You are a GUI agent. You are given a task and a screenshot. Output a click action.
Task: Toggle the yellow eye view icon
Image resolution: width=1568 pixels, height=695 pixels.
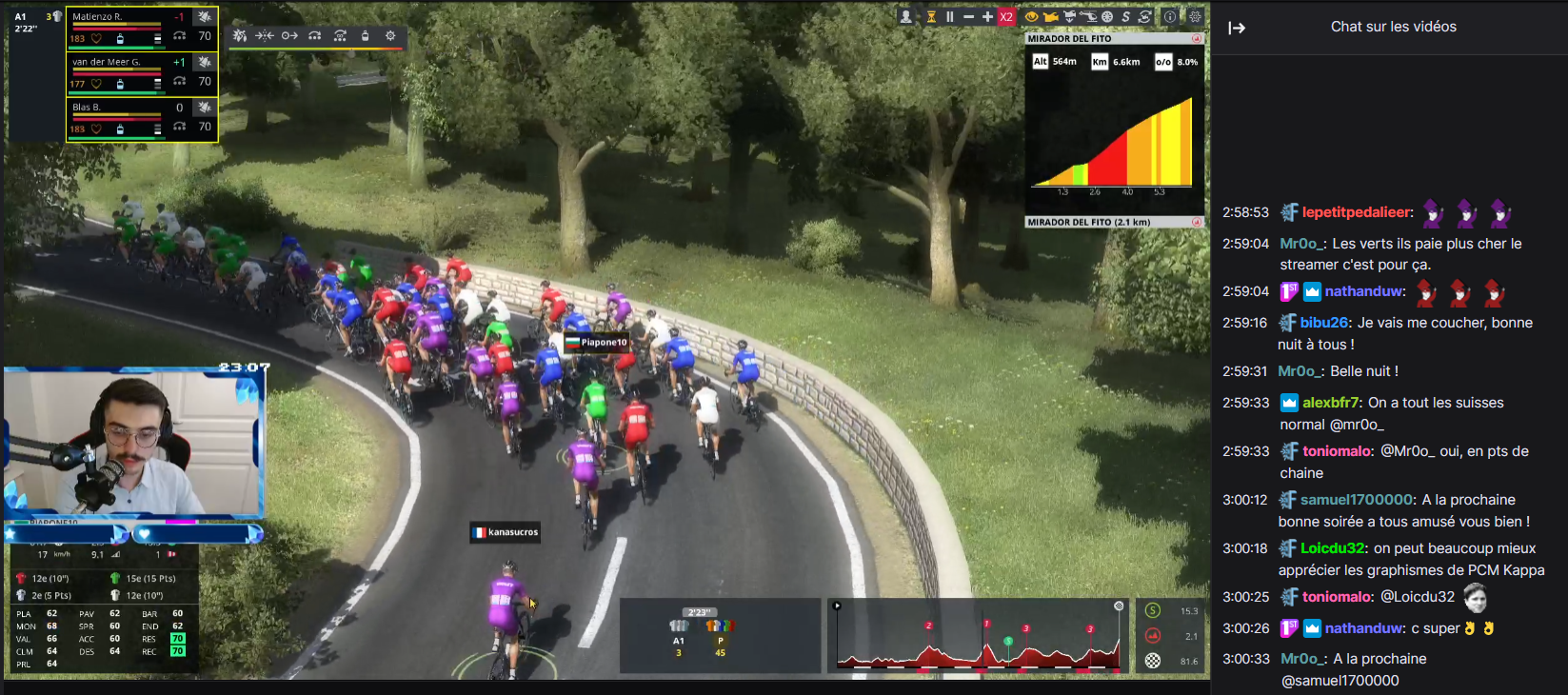[x=1031, y=17]
